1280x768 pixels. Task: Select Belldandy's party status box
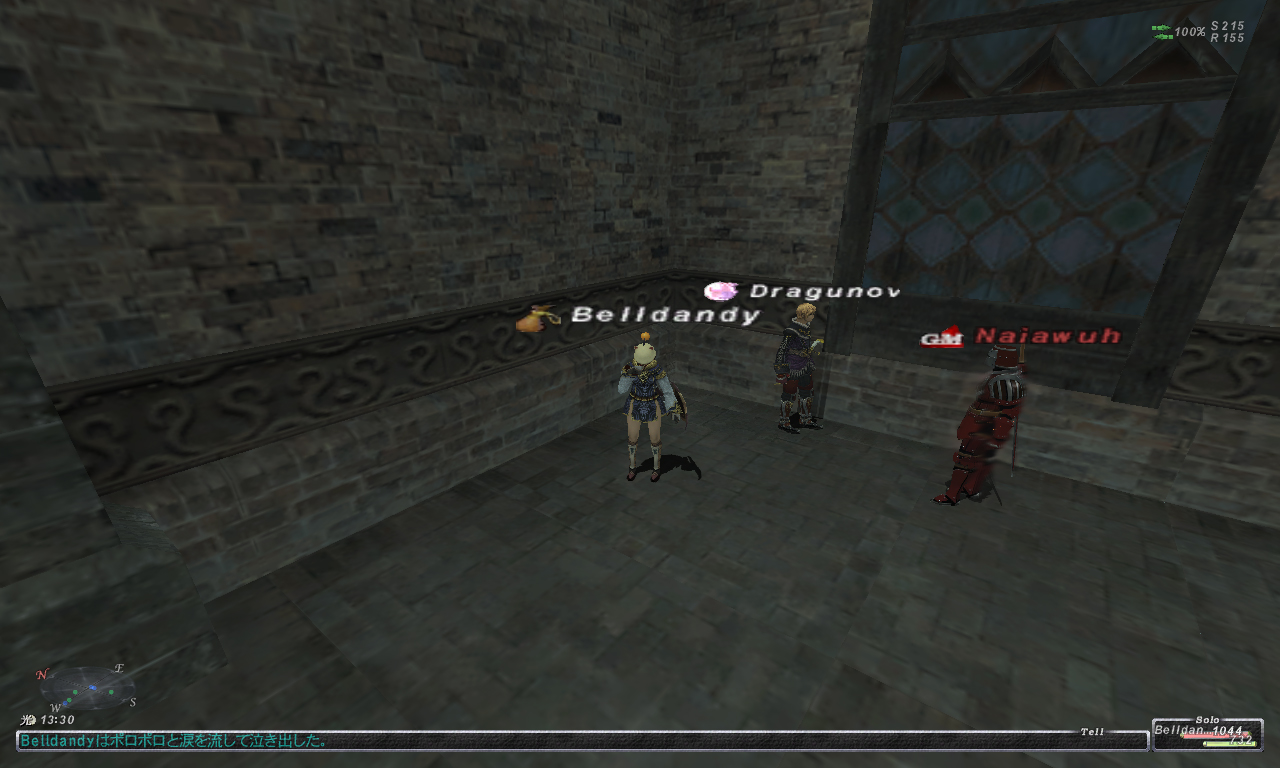[x=1206, y=735]
